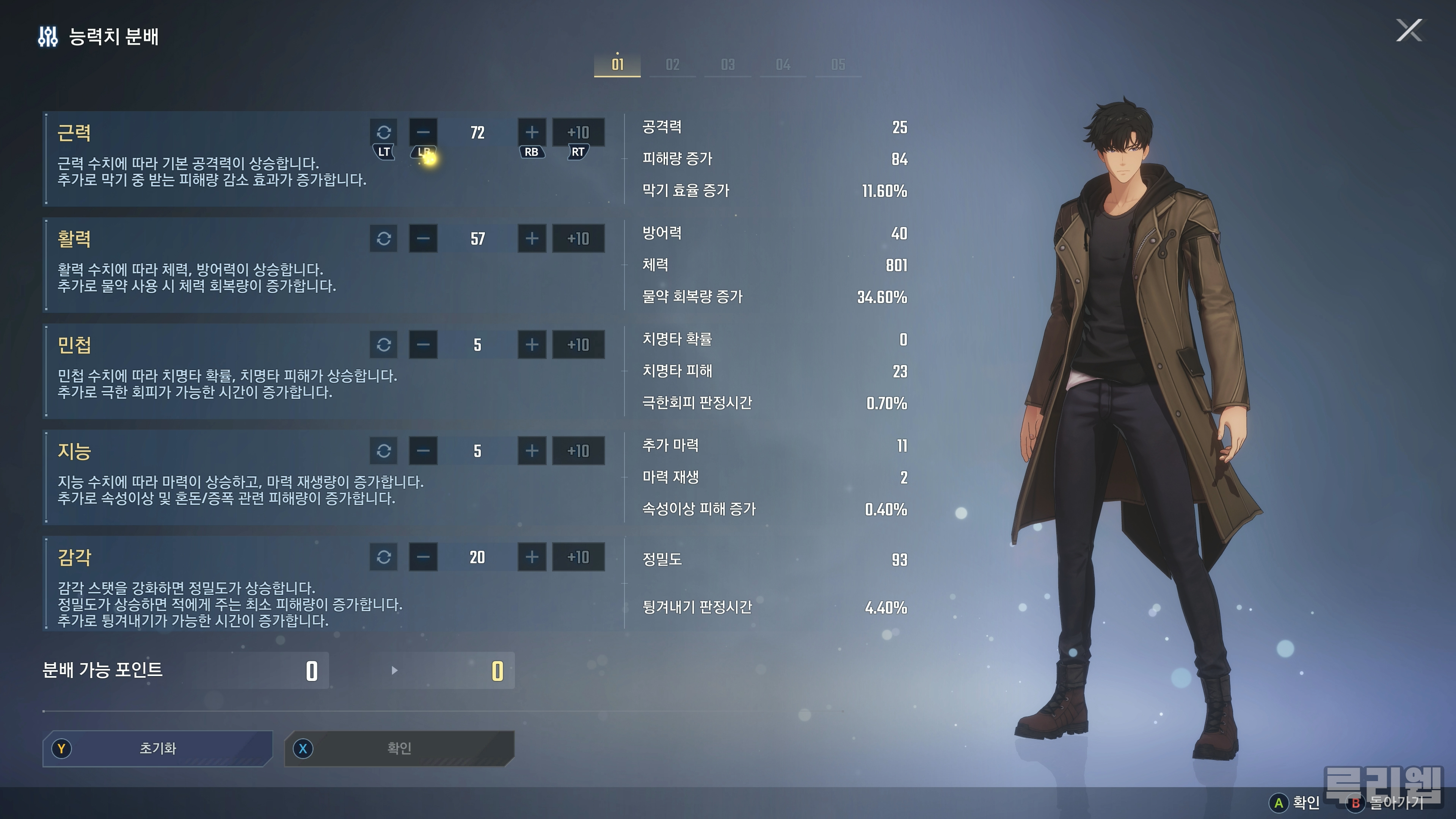Reset the 민첩 stat allocation
Image resolution: width=1456 pixels, height=819 pixels.
pyautogui.click(x=384, y=345)
